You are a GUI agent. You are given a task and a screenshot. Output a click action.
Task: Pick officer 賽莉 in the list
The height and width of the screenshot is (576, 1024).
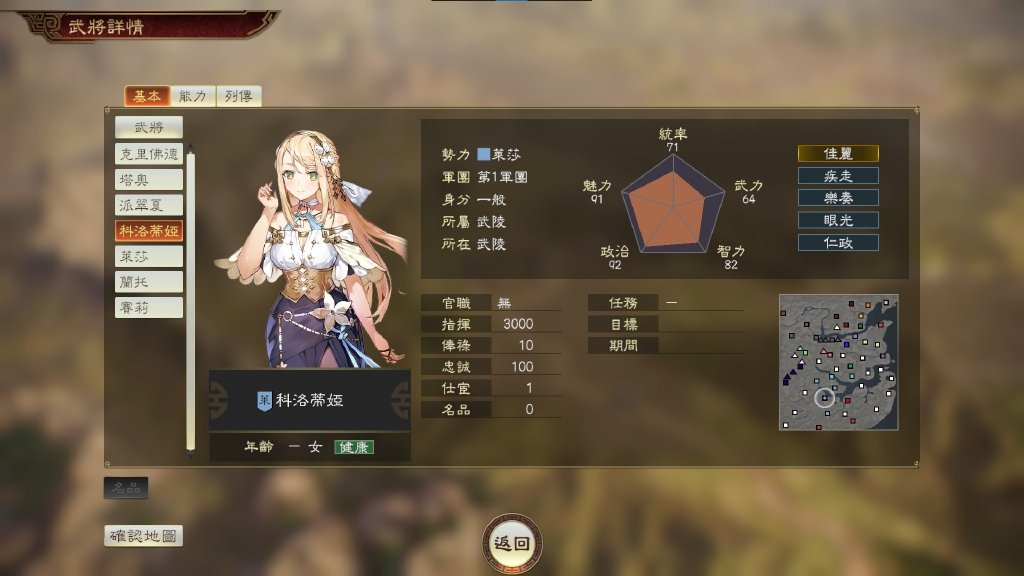tap(149, 307)
